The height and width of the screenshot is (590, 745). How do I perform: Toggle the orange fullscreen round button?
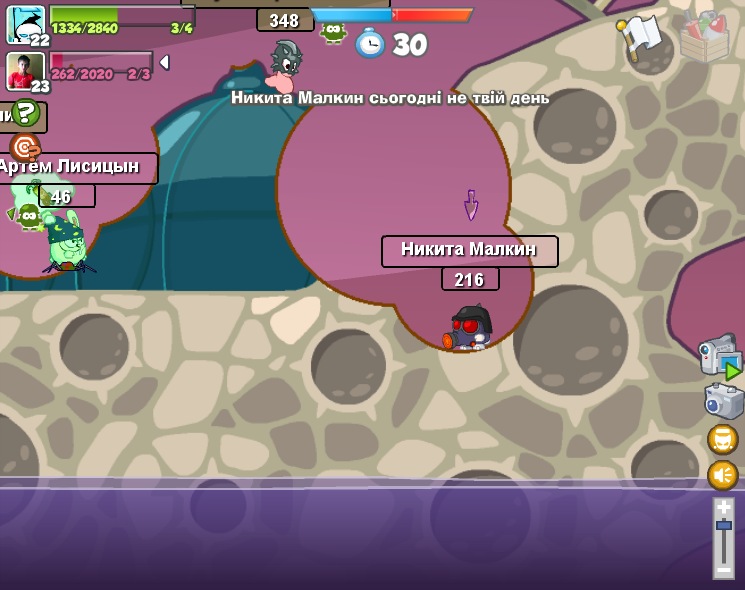tap(723, 439)
